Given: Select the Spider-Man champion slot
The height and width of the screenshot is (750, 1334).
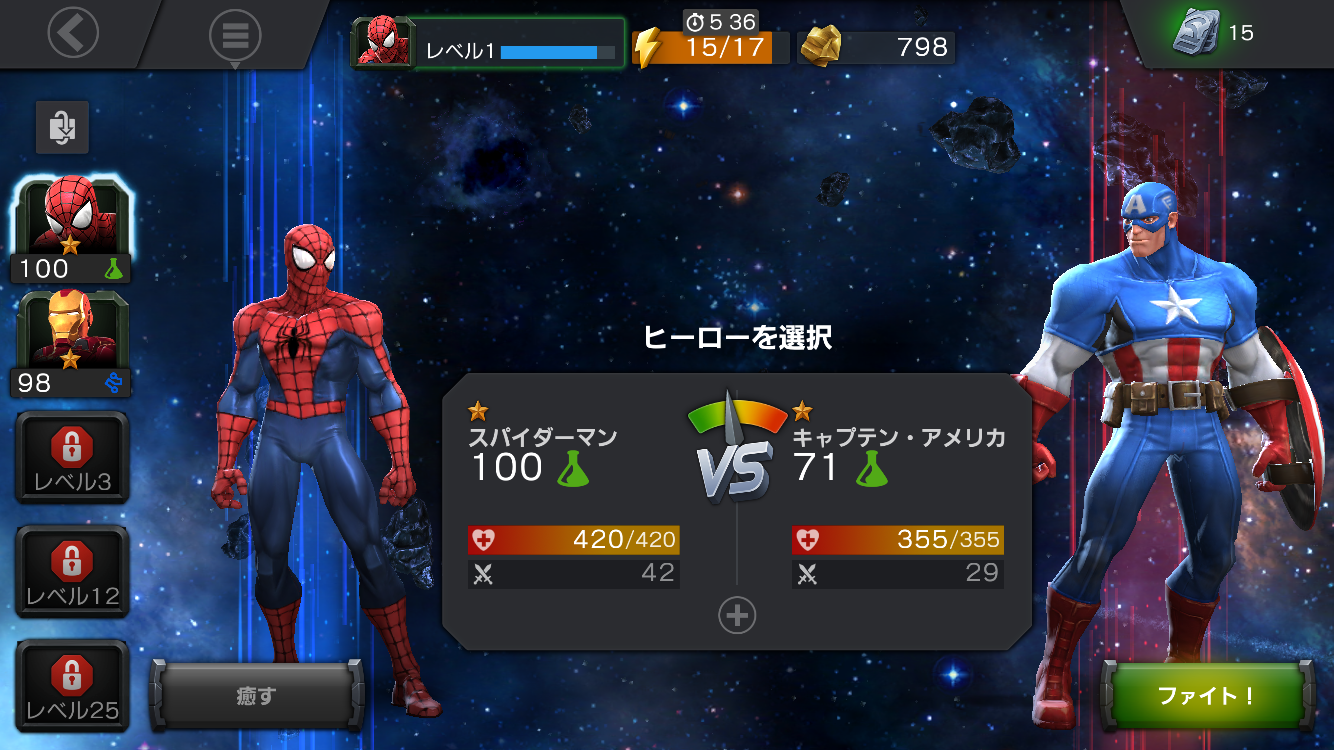Looking at the screenshot, I should [x=70, y=230].
